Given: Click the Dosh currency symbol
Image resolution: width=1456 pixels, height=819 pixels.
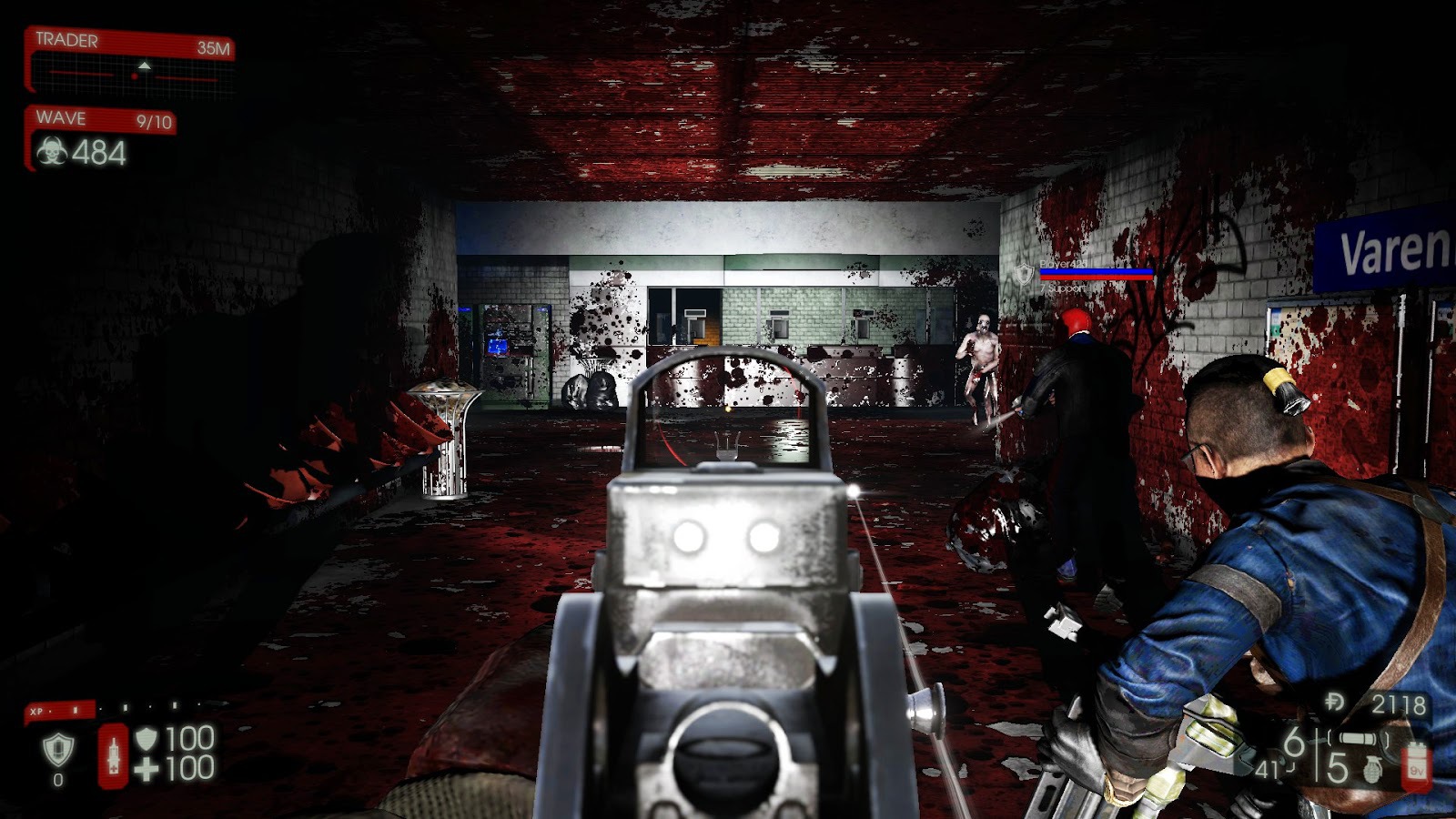Looking at the screenshot, I should point(1336,703).
